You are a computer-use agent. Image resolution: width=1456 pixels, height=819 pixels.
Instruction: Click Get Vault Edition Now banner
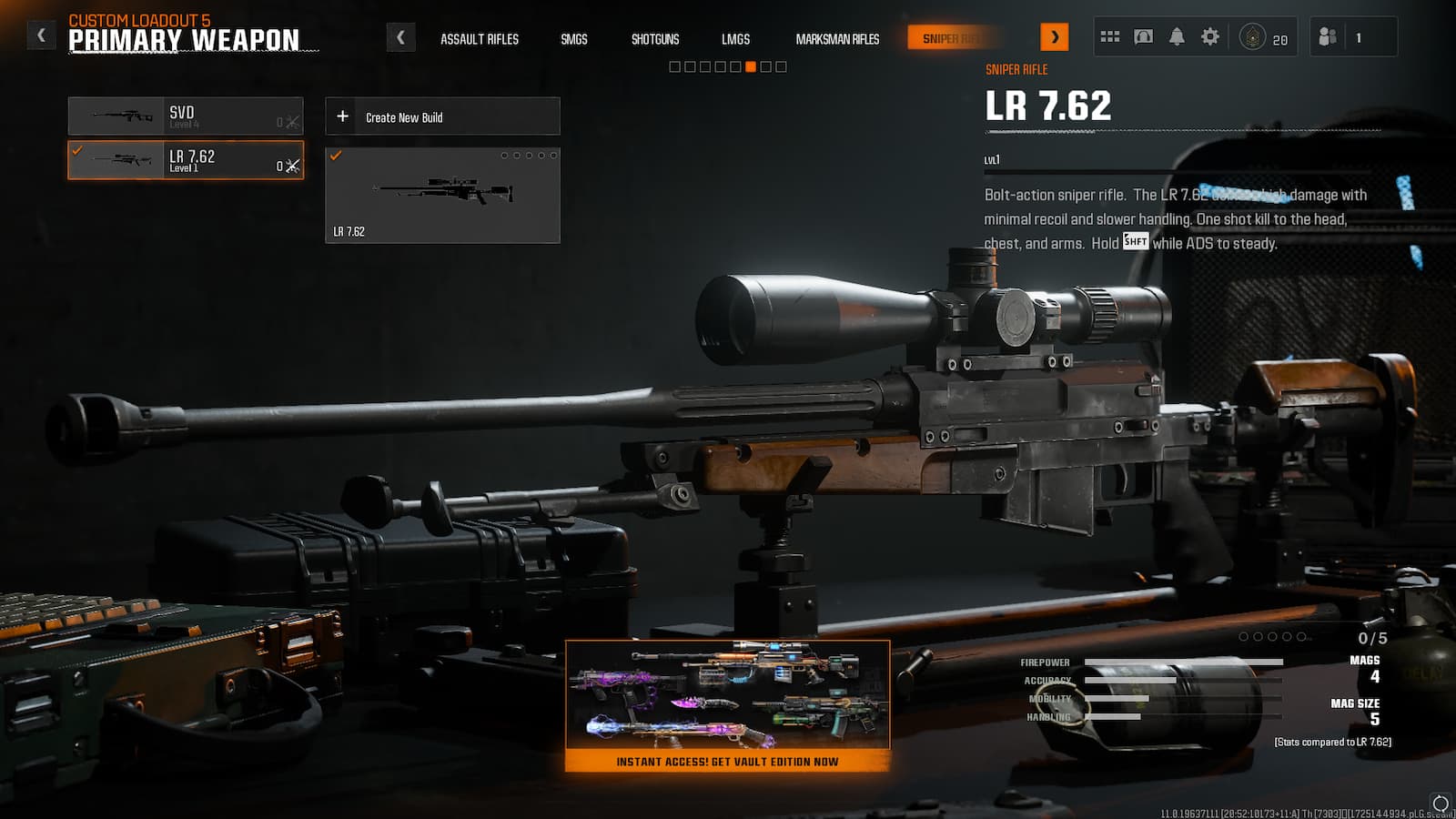(728, 763)
